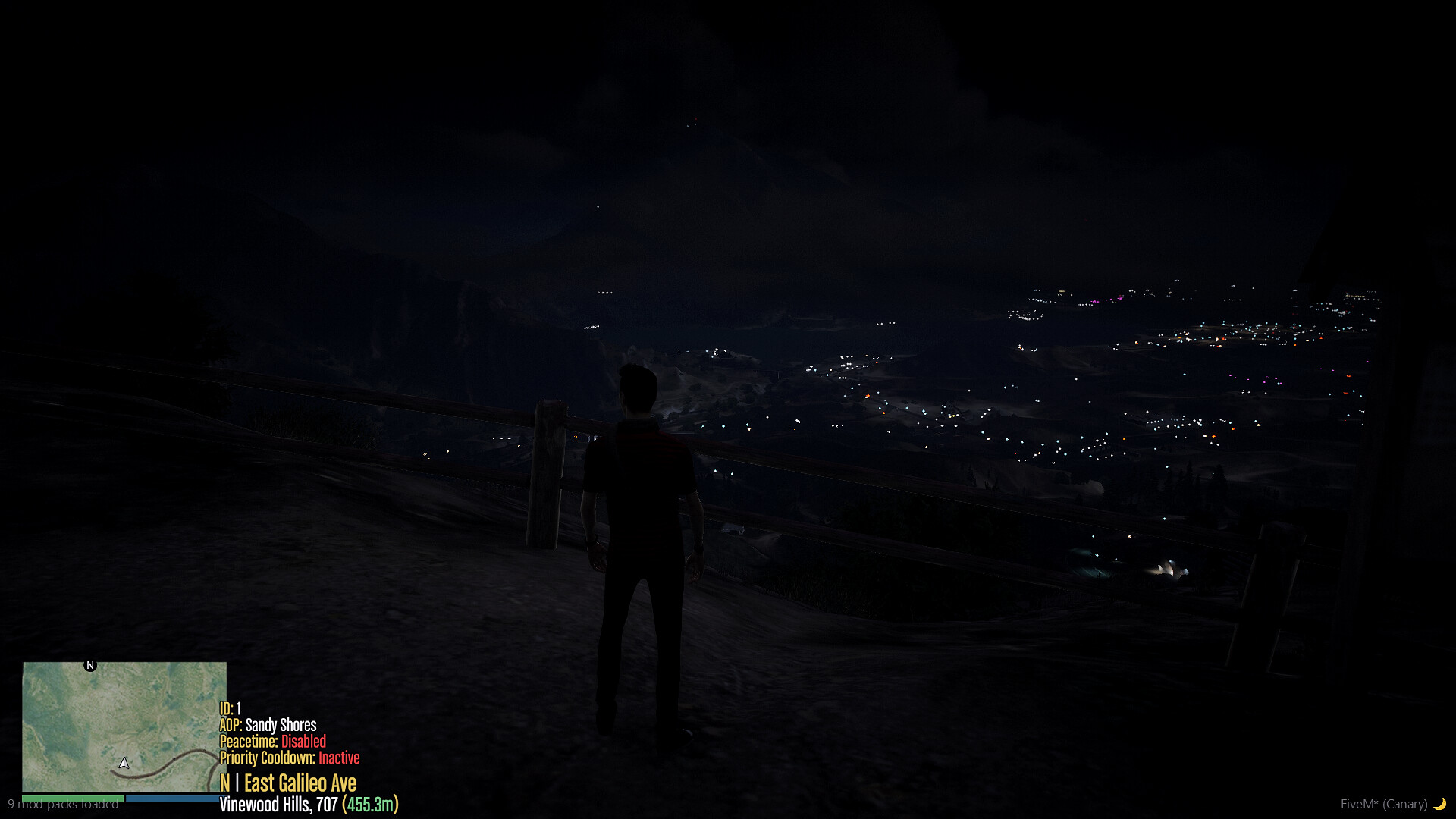Select the white player arrow on the minimap
Viewport: 1456px width, 819px height.
[x=124, y=761]
